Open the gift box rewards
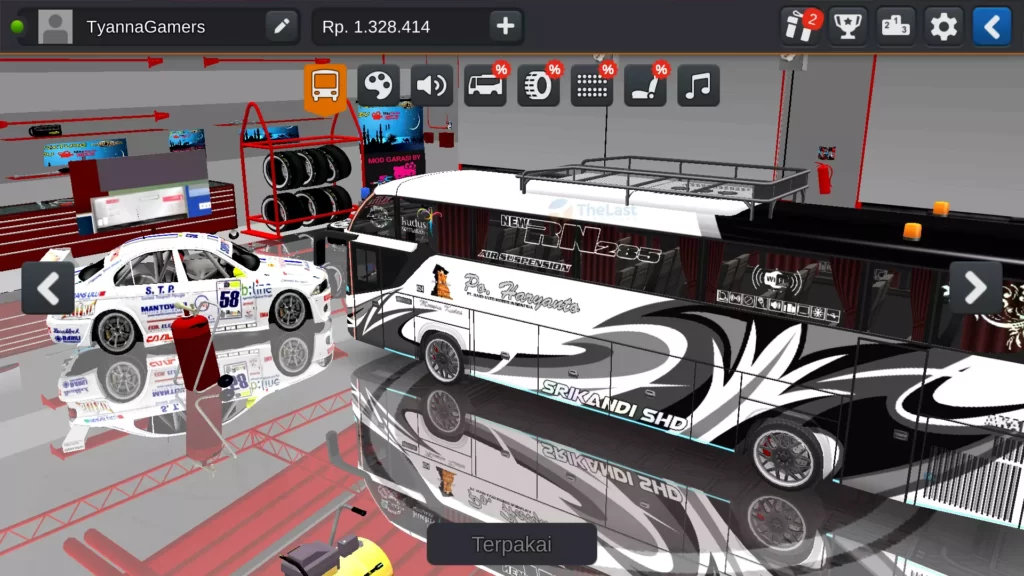Screen dimensions: 1024x576 [x=800, y=27]
